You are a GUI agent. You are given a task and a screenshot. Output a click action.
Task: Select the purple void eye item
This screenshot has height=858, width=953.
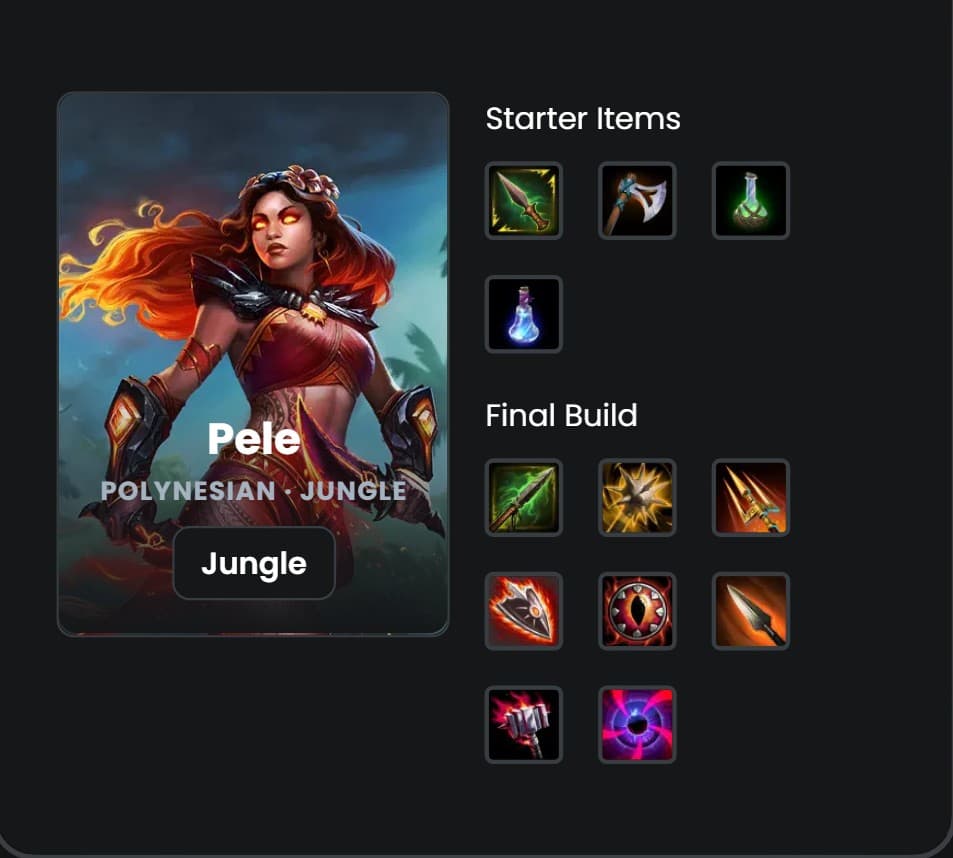(637, 724)
